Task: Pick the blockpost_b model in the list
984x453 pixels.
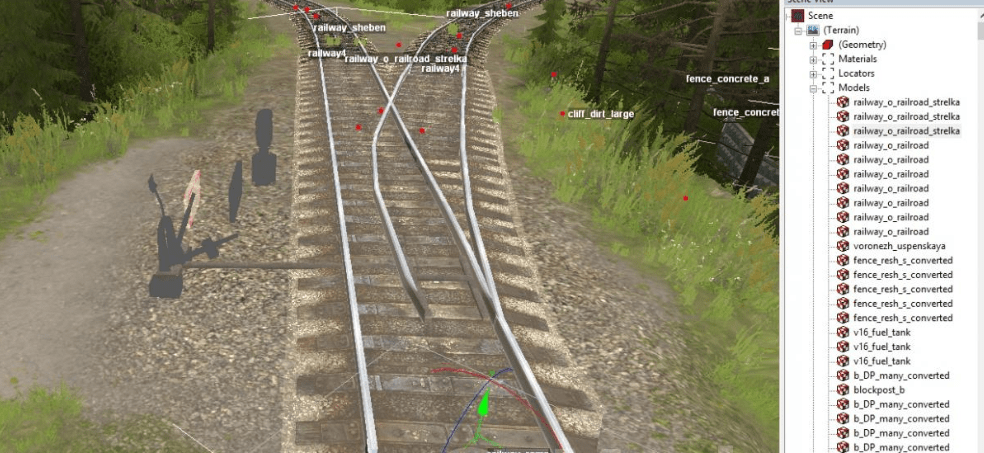Action: (x=879, y=390)
